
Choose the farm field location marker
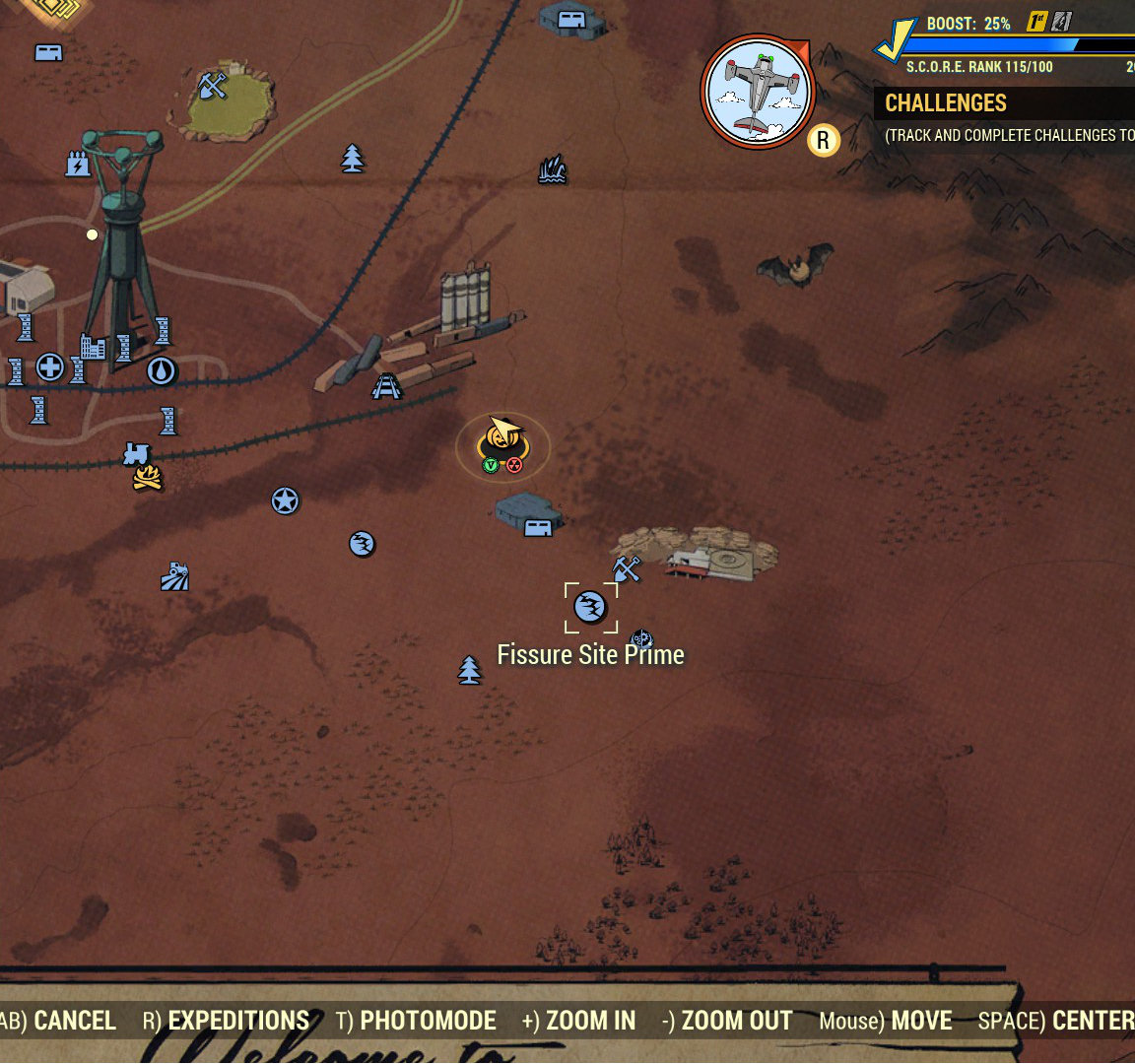[174, 576]
